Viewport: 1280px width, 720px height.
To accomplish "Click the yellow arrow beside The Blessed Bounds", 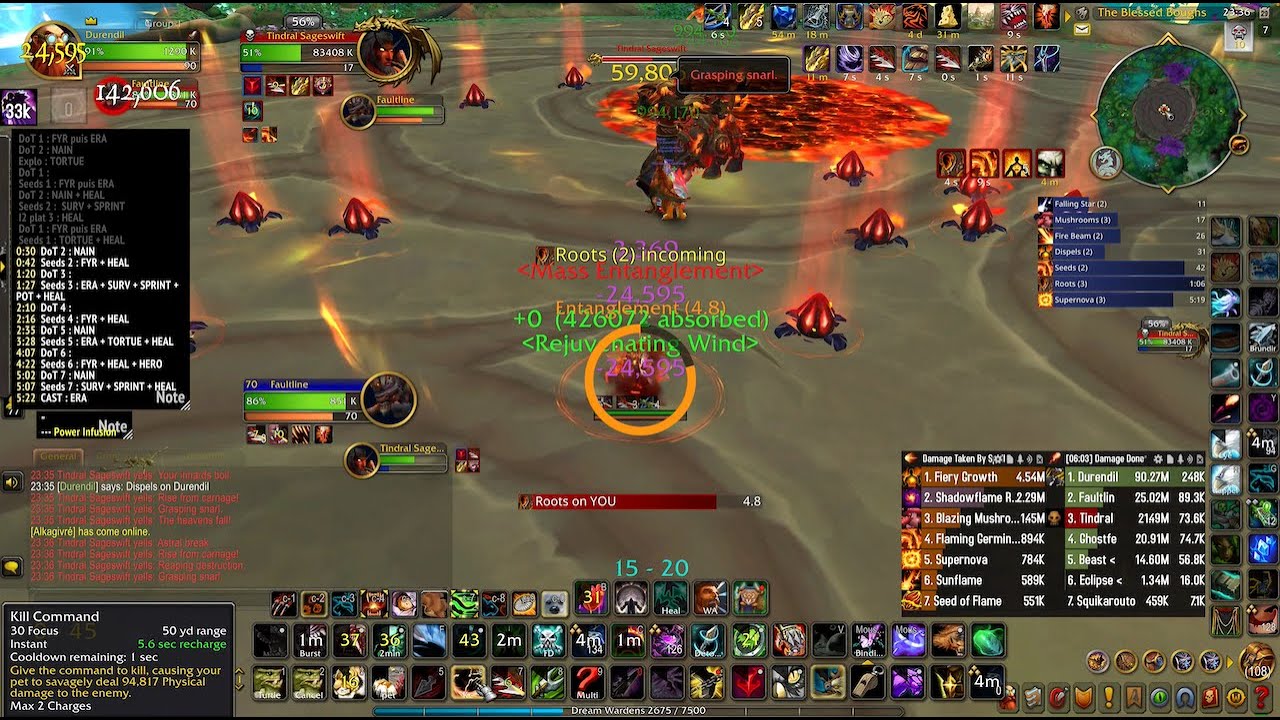I will [1068, 16].
